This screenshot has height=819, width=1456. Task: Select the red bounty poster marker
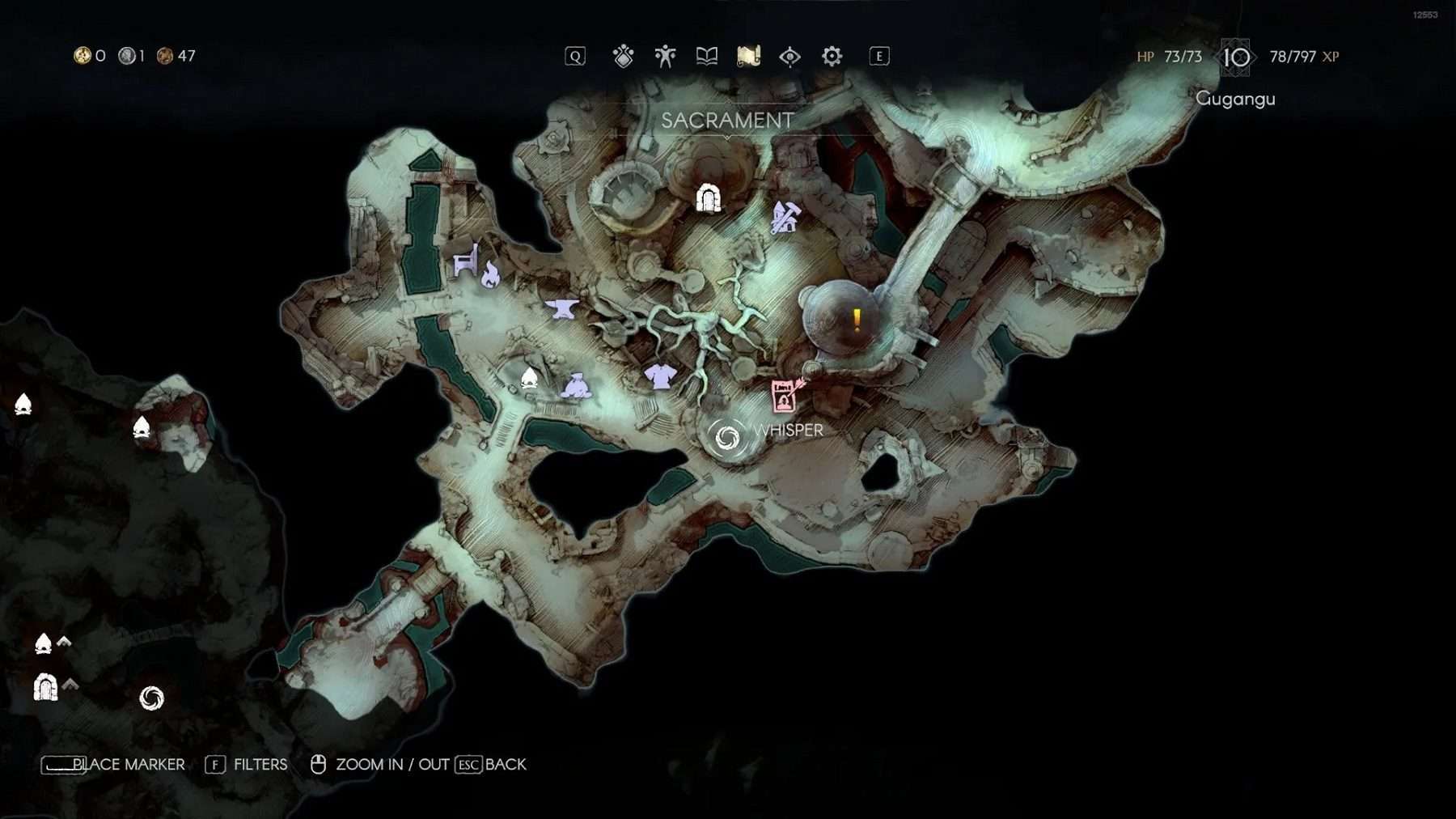click(785, 396)
